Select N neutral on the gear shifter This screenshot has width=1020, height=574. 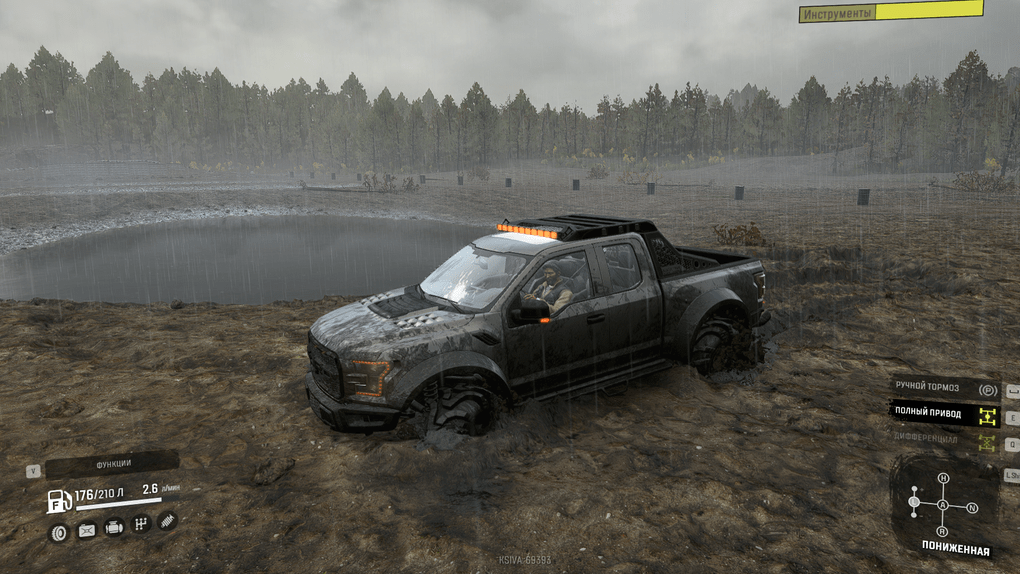point(972,508)
